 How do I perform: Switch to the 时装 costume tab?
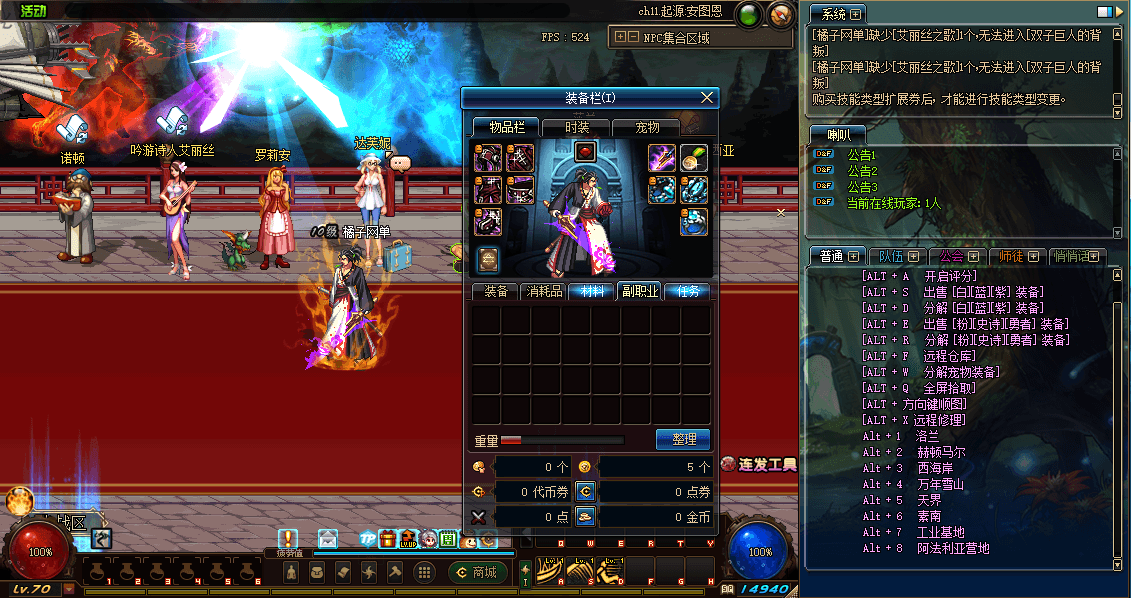coord(577,127)
